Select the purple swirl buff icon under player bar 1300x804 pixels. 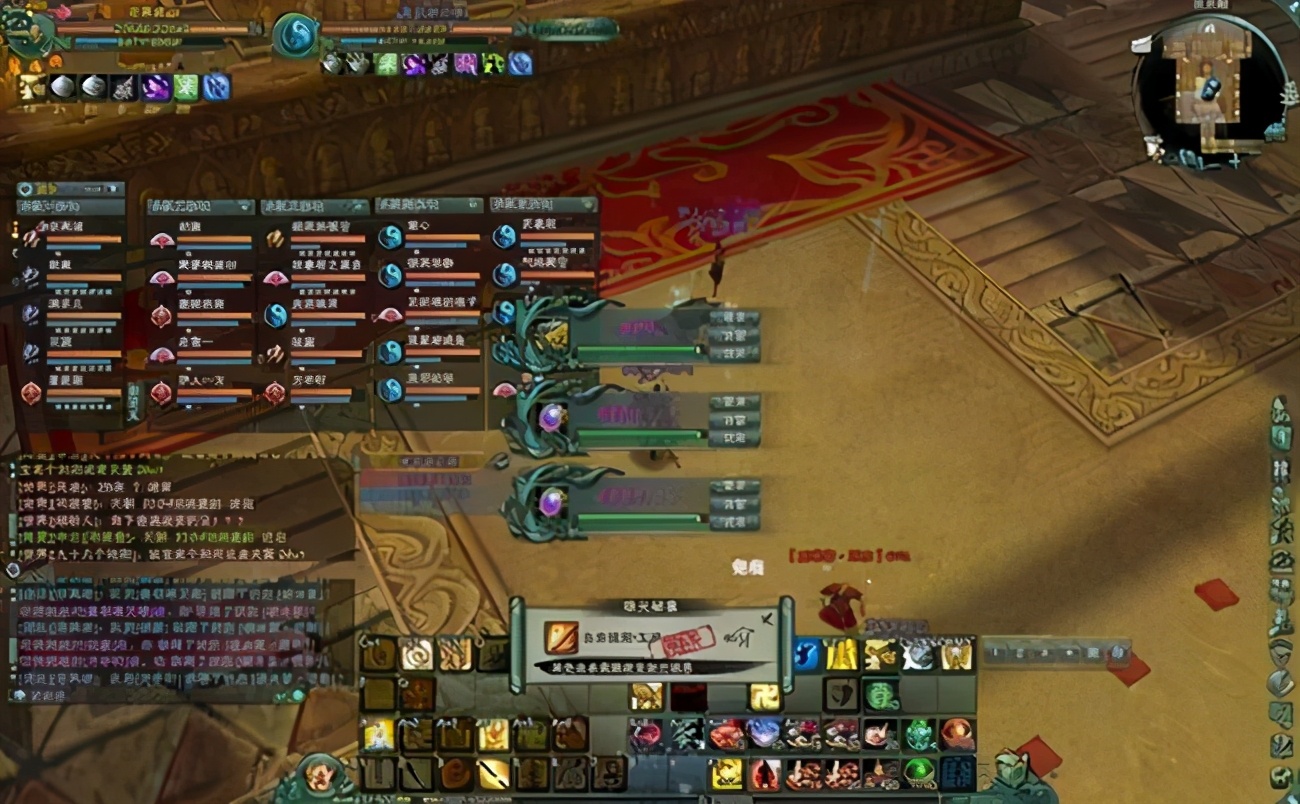(155, 87)
